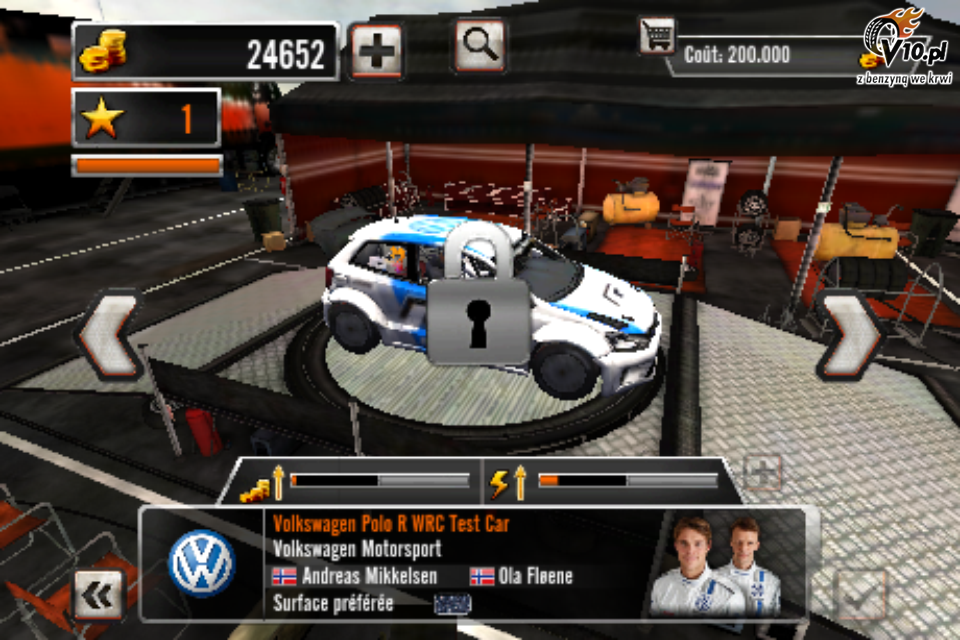Open the magnifying glass zoom view
960x640 pixels.
(480, 46)
